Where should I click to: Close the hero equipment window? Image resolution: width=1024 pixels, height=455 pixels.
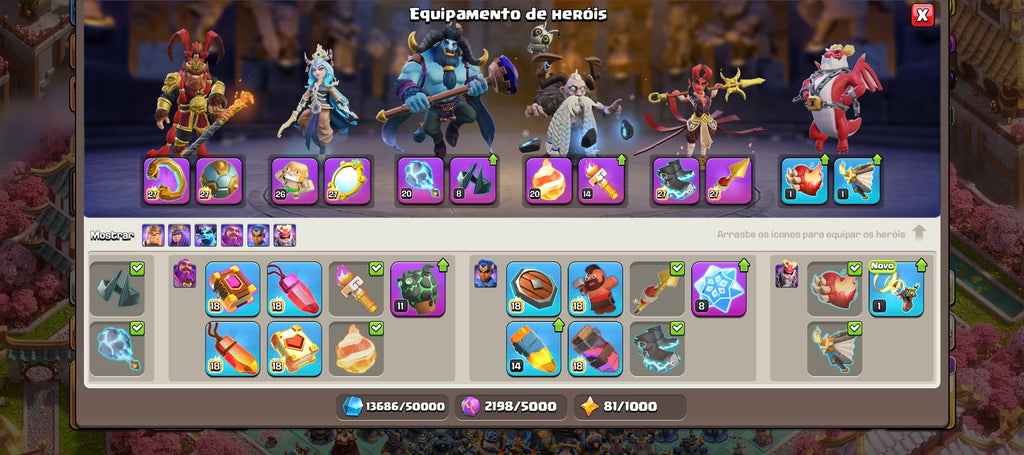click(922, 15)
